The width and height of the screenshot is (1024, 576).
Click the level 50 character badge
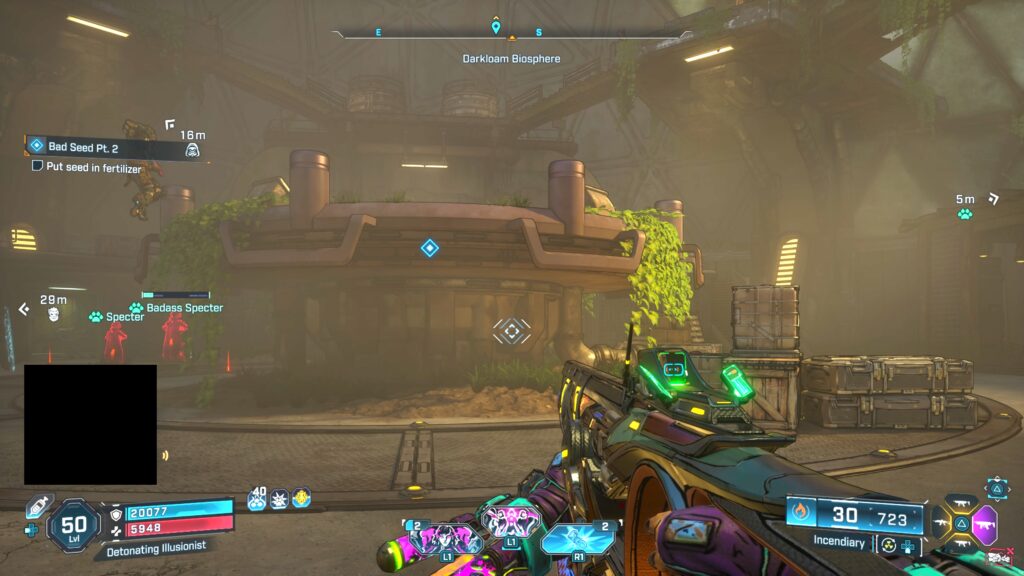tap(73, 524)
